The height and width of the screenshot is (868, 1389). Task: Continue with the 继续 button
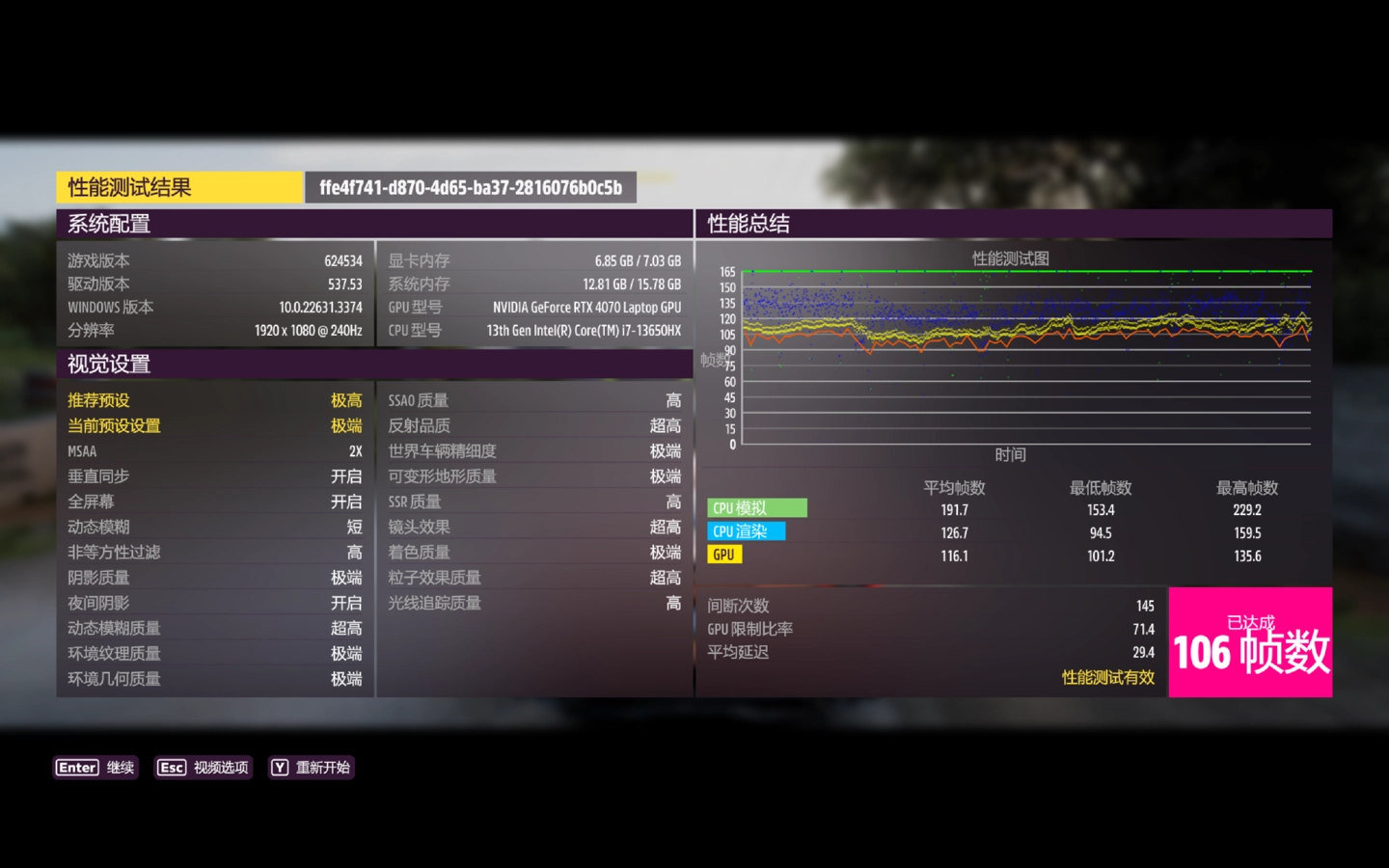click(95, 768)
